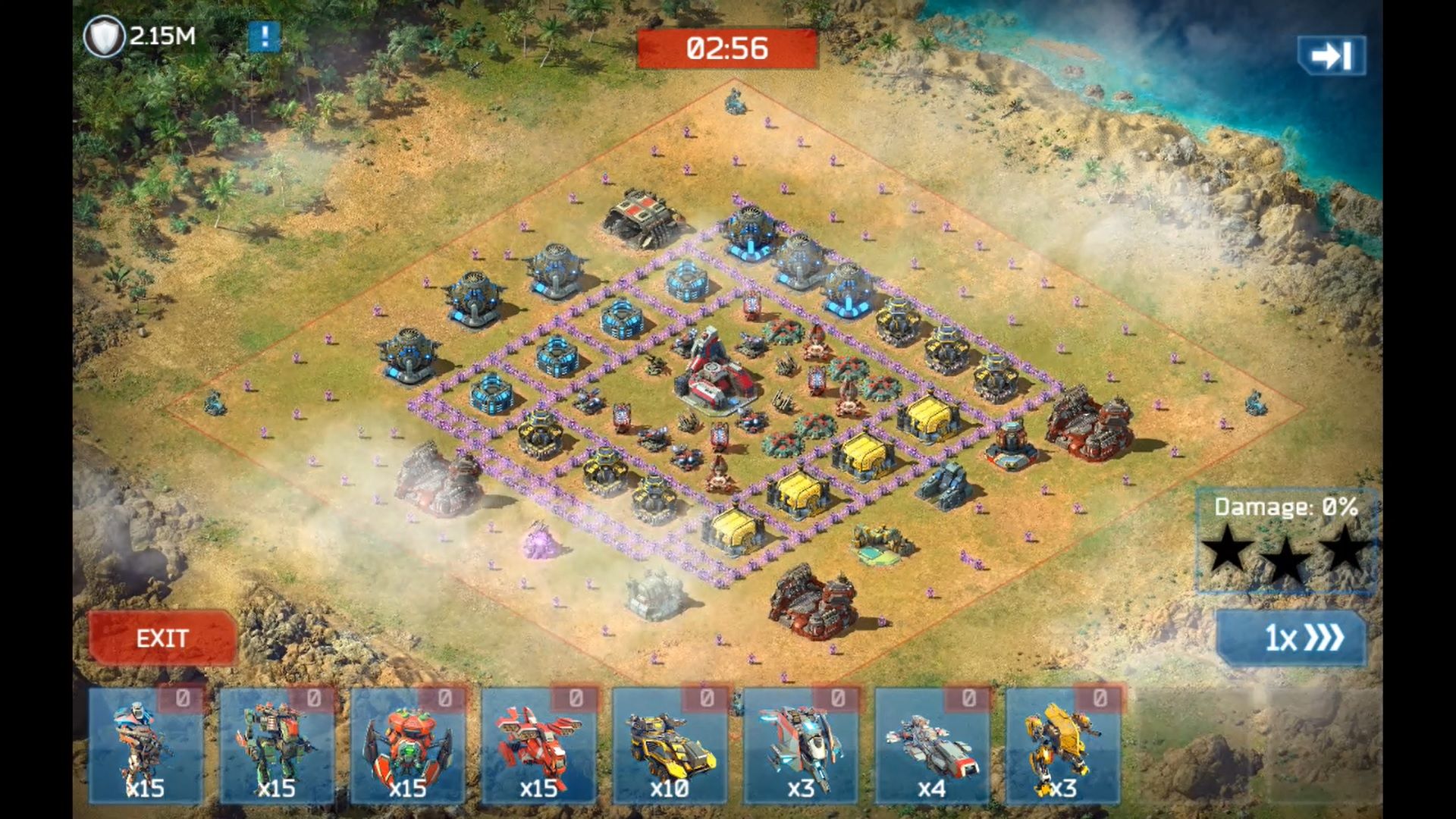Pick the yellow heavy mech unit card

(1063, 746)
